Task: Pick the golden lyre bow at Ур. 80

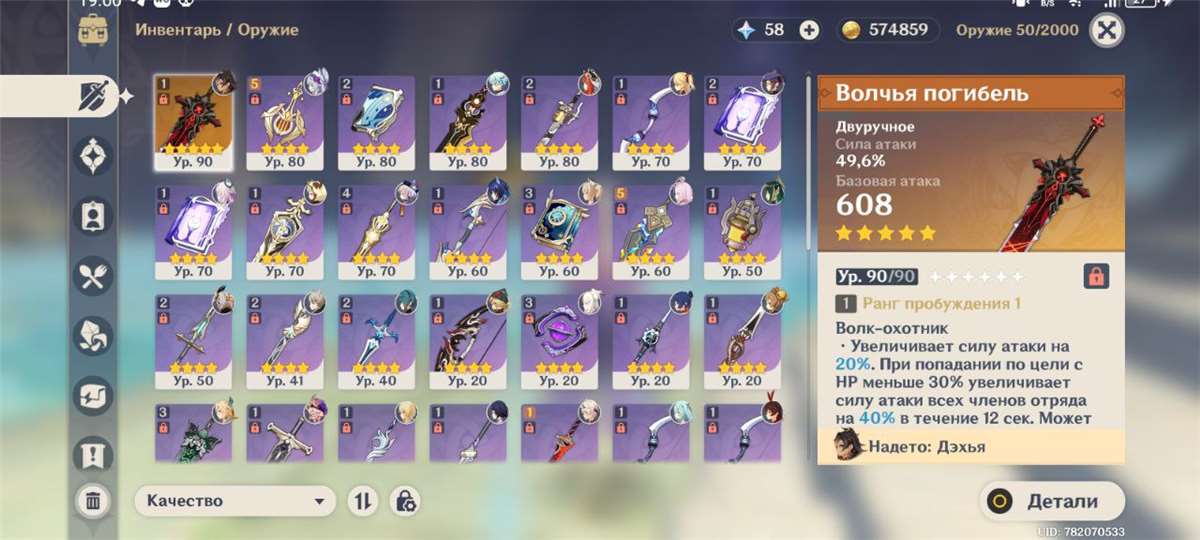Action: 285,122
